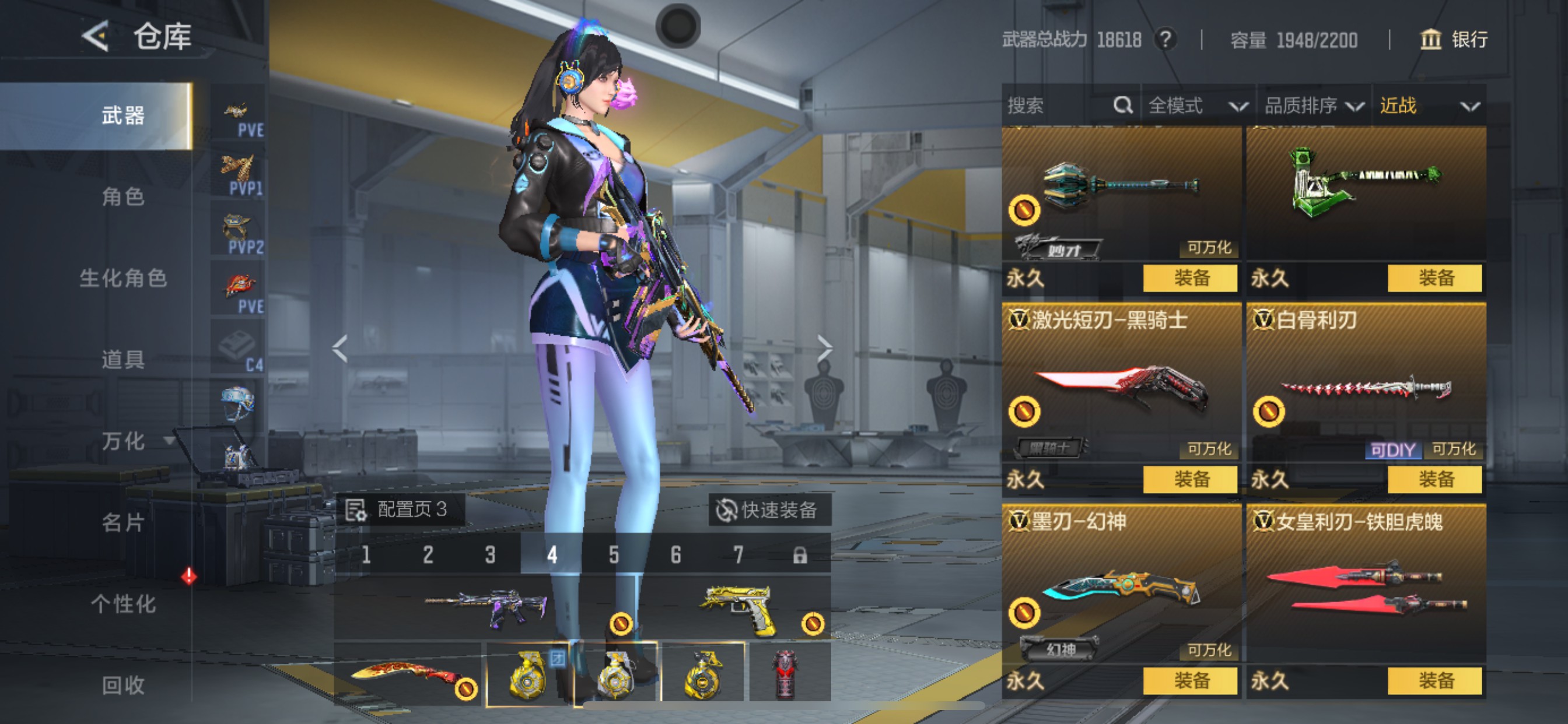Open the 名片 section
The width and height of the screenshot is (1568, 724).
tap(123, 522)
